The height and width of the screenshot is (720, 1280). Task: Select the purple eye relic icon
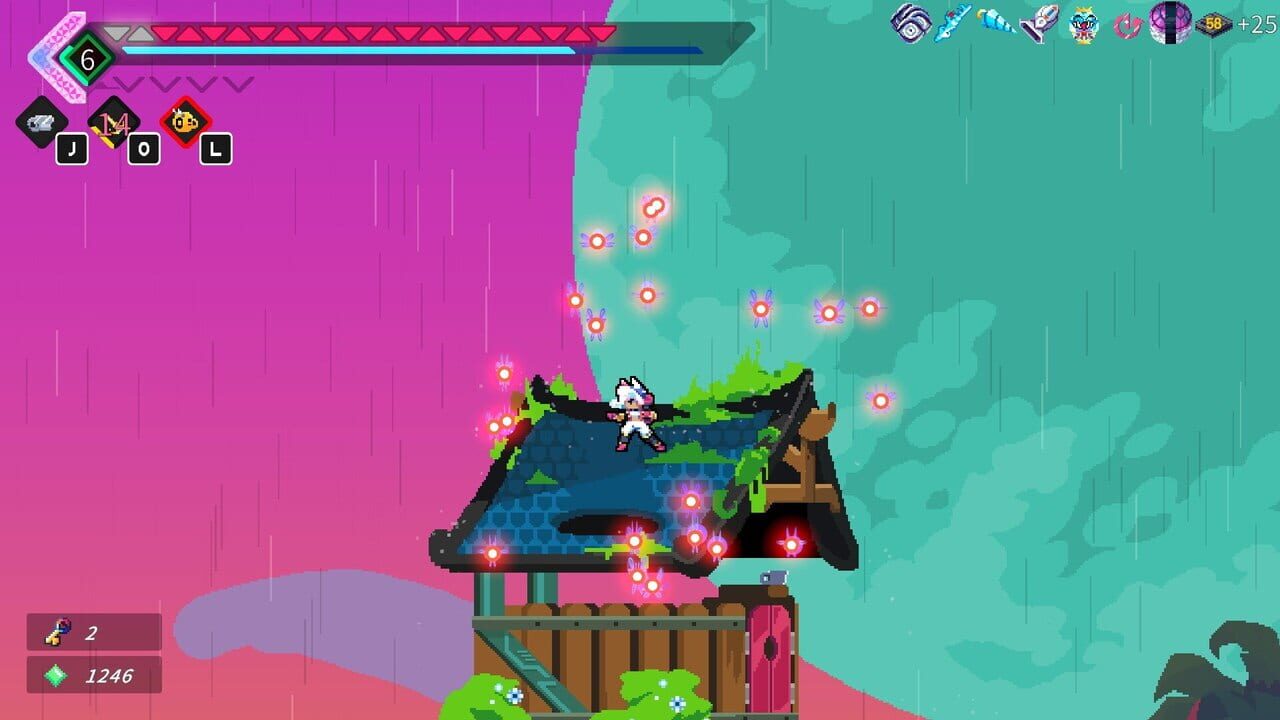(910, 23)
